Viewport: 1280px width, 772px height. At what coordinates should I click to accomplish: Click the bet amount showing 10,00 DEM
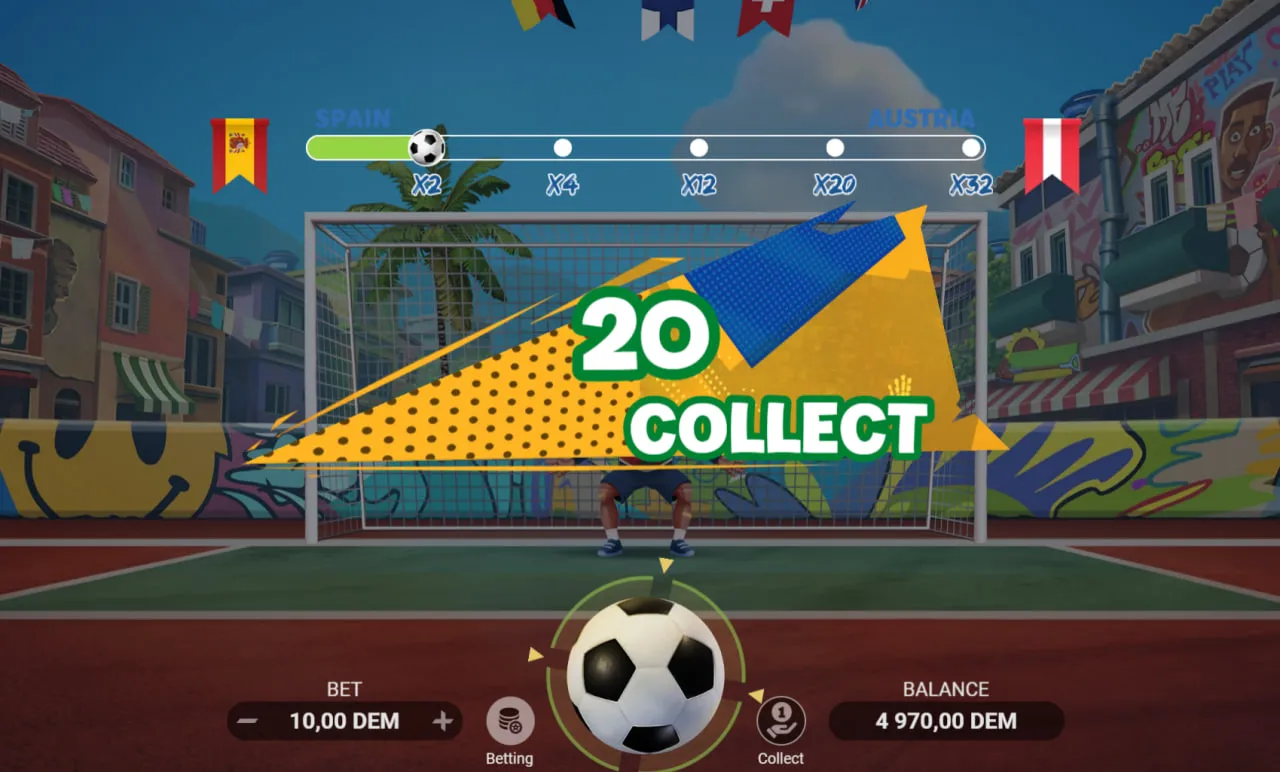coord(347,721)
